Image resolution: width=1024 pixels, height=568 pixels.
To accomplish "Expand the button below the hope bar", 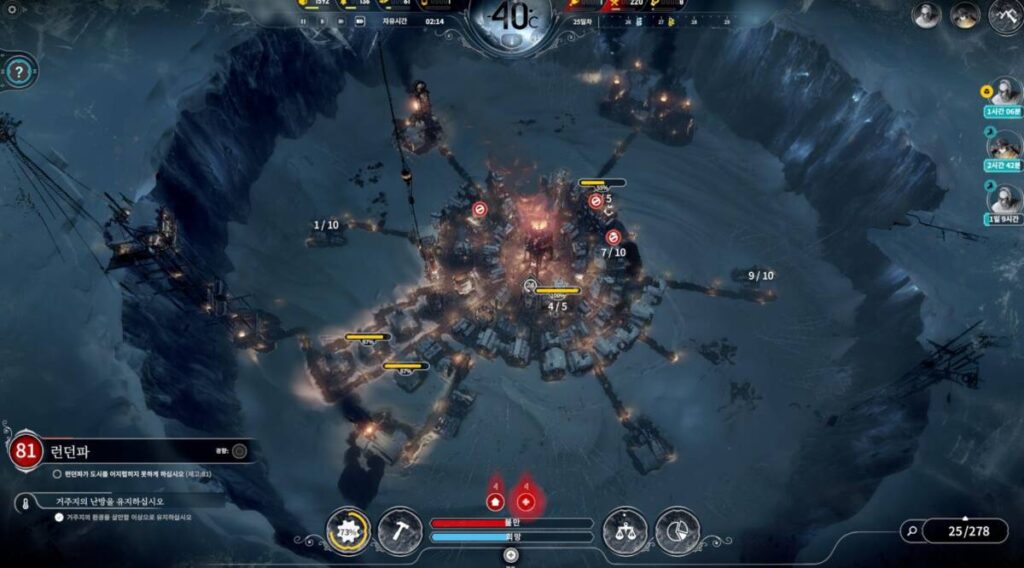I will pyautogui.click(x=512, y=554).
